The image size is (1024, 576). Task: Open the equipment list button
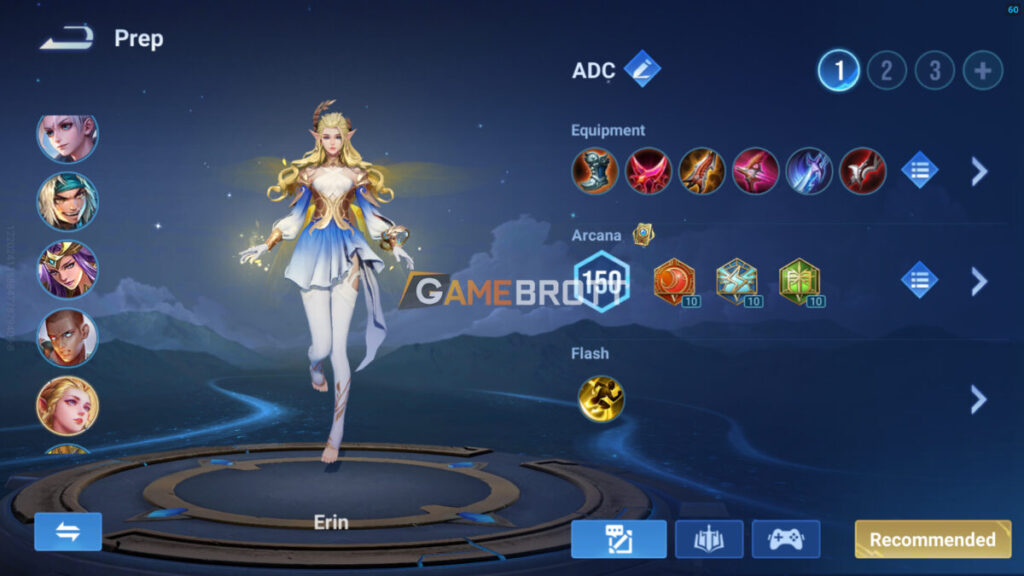coord(919,171)
